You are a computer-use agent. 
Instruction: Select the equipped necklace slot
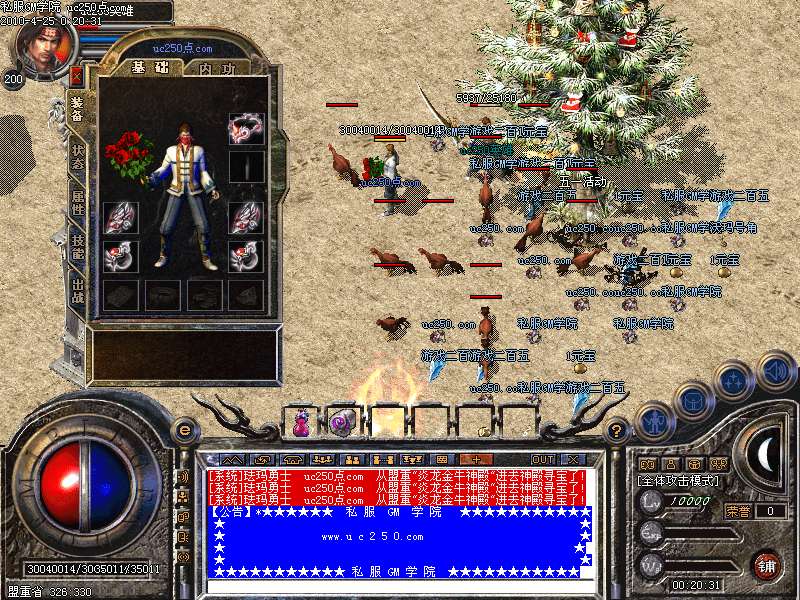pyautogui.click(x=246, y=128)
